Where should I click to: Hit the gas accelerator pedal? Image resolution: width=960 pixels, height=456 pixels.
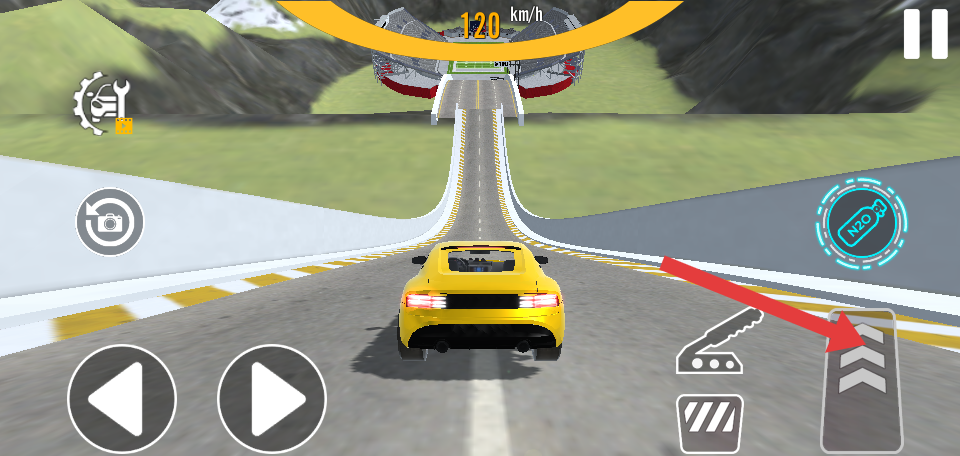pos(862,382)
